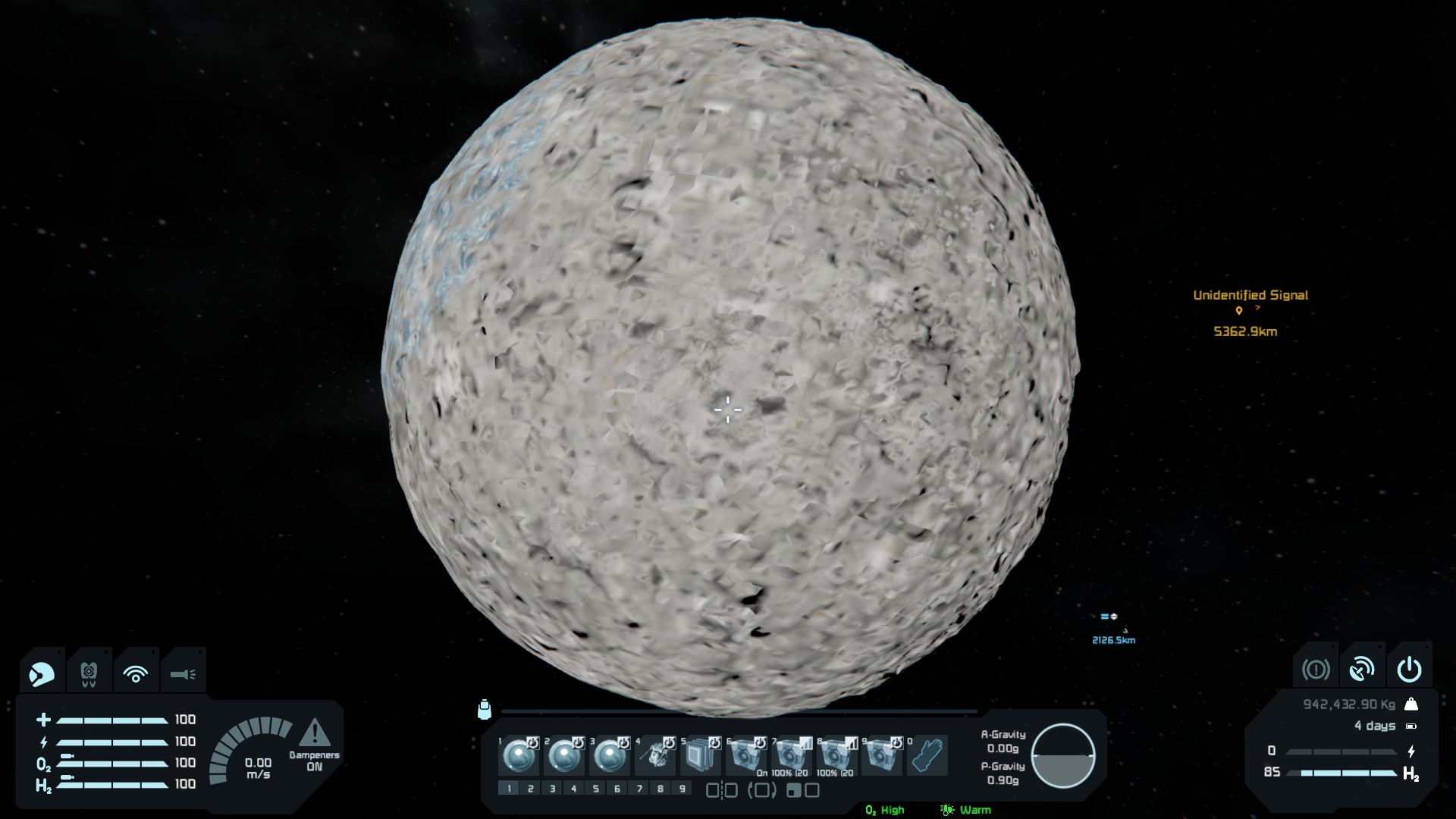Select the cube block in hotbar slot 9
Screen dimensions: 1456x819
(881, 756)
